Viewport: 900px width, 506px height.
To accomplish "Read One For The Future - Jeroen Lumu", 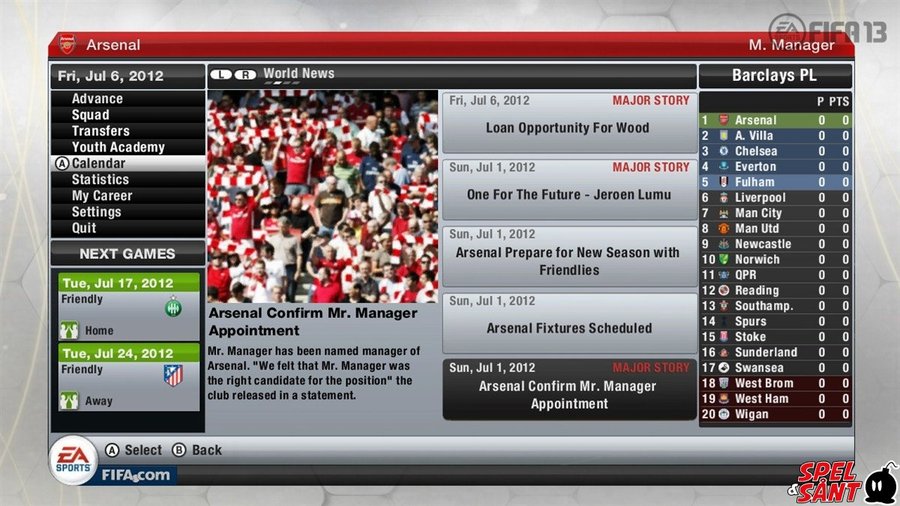I will tap(568, 188).
